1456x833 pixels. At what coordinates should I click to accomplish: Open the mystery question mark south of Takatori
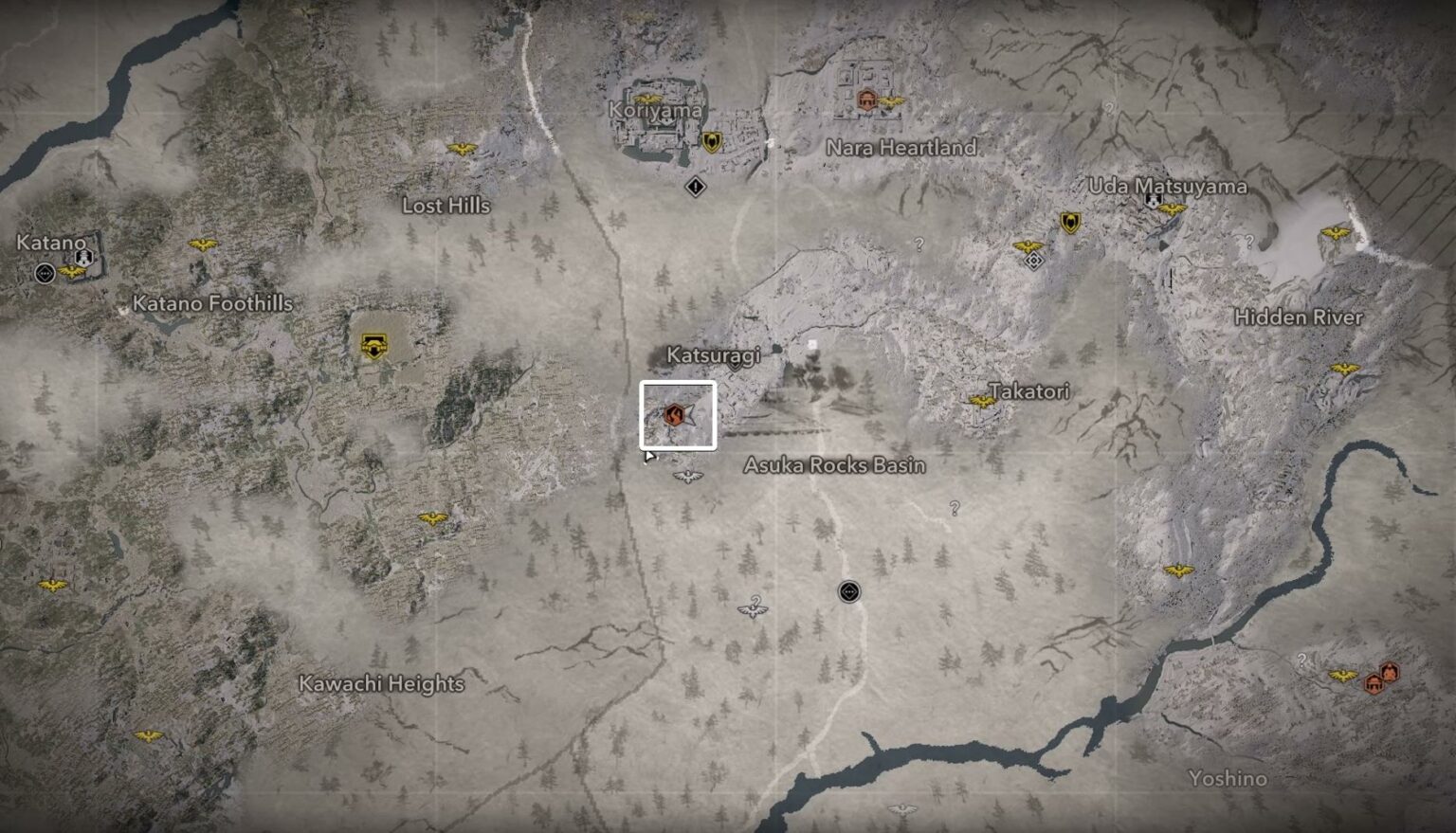pos(955,510)
